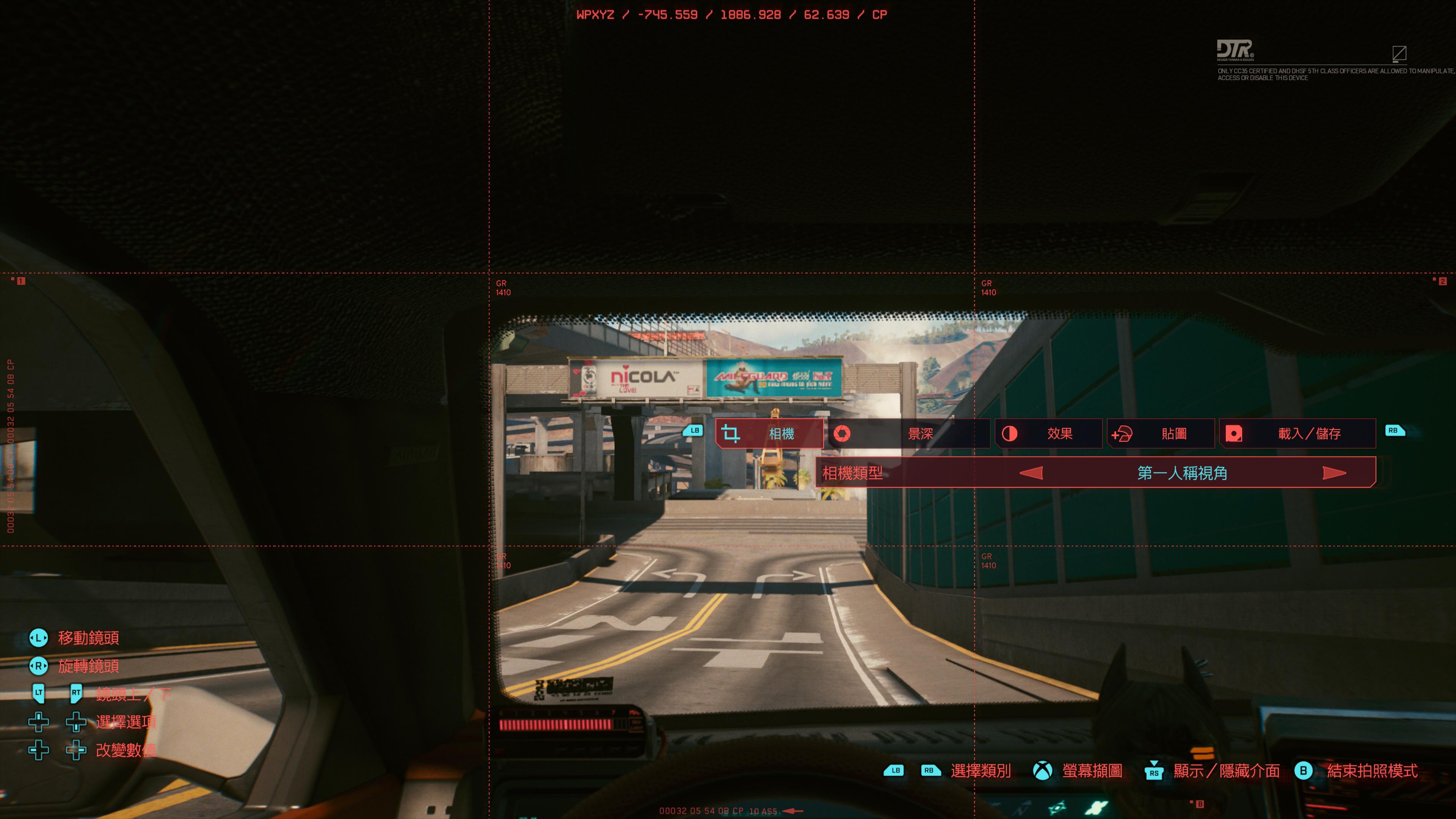This screenshot has height=819, width=1456.
Task: Click the left arrow for 相機類型
Action: coord(1031,473)
